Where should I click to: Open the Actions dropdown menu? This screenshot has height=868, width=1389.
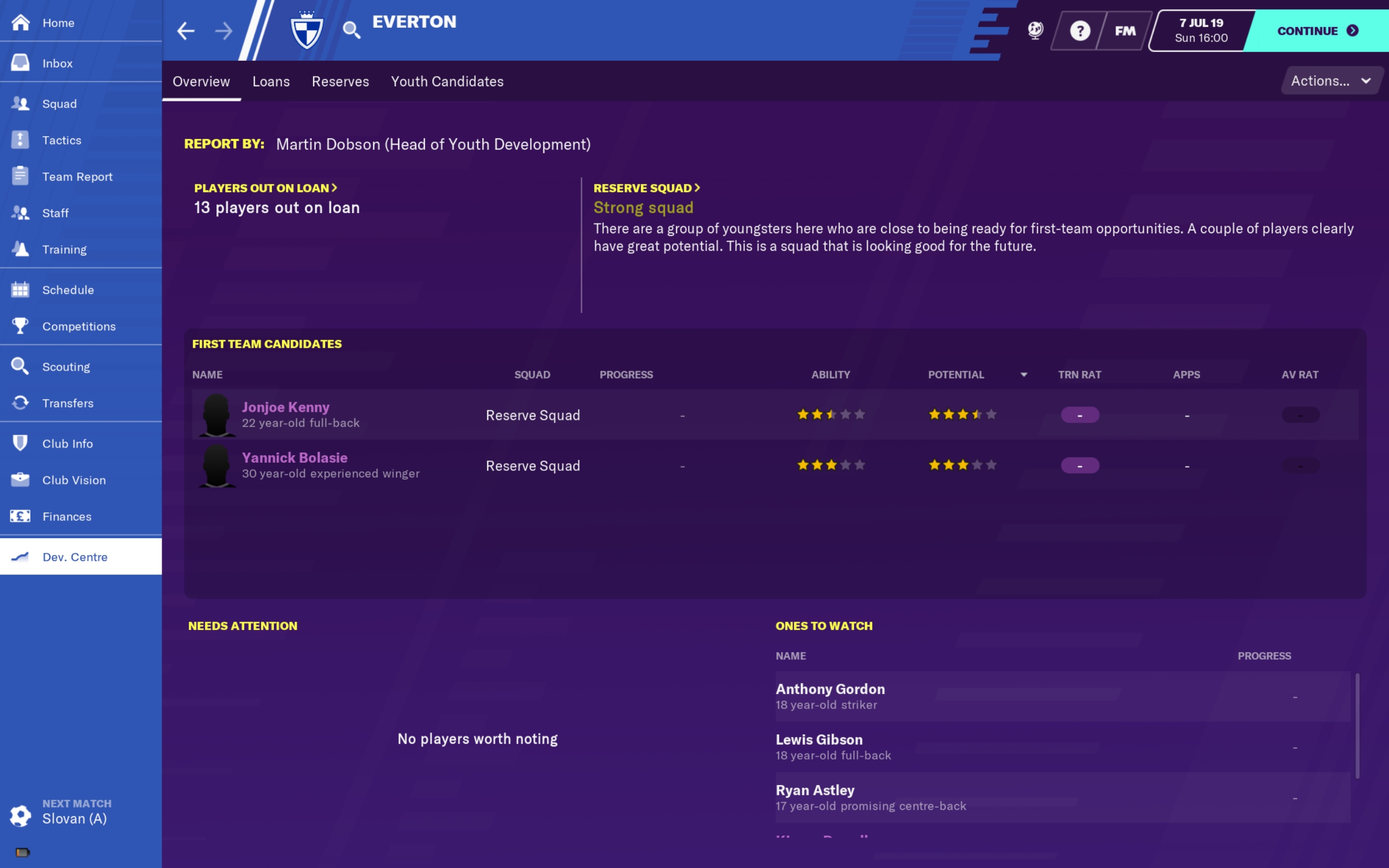pos(1330,80)
